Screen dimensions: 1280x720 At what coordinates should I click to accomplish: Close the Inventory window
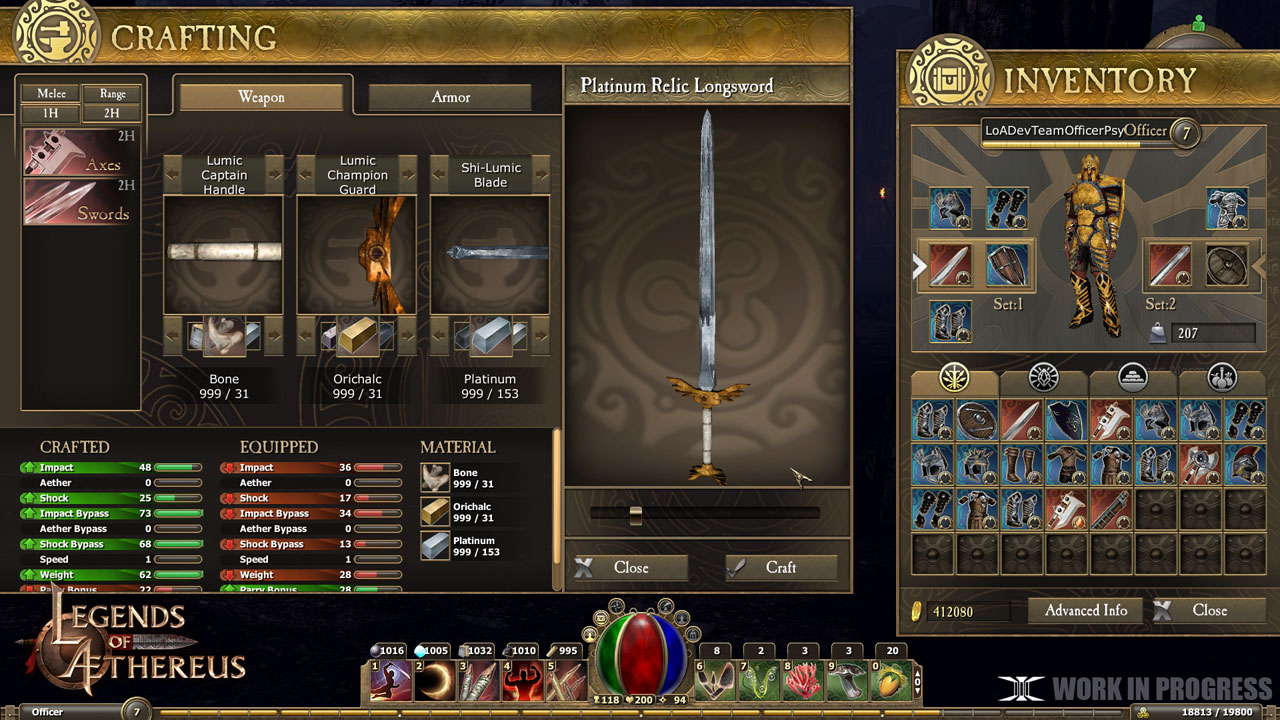(1208, 610)
